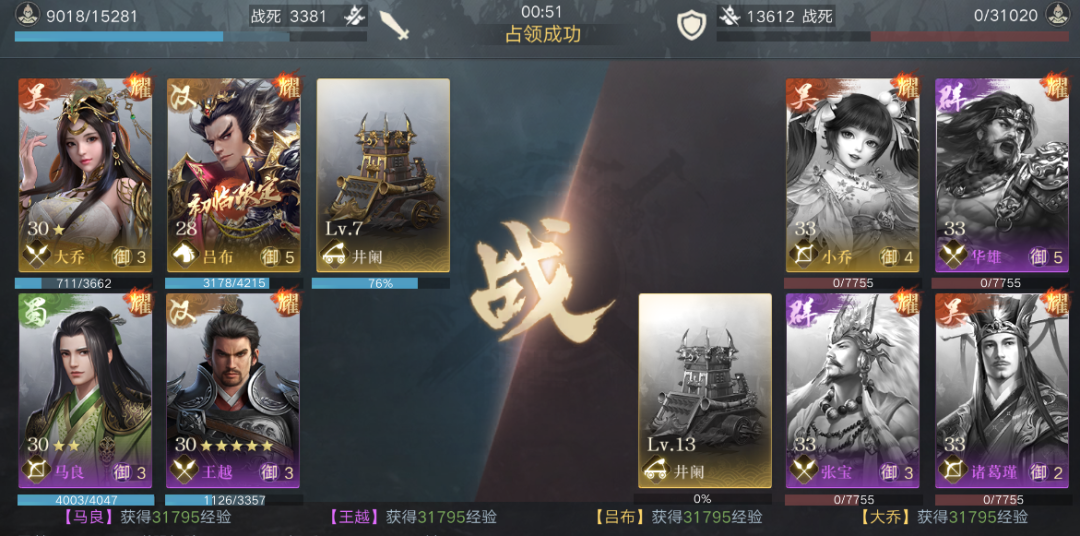Choose the Lv.7 井阑 siege card
The image size is (1080, 536).
(x=383, y=175)
